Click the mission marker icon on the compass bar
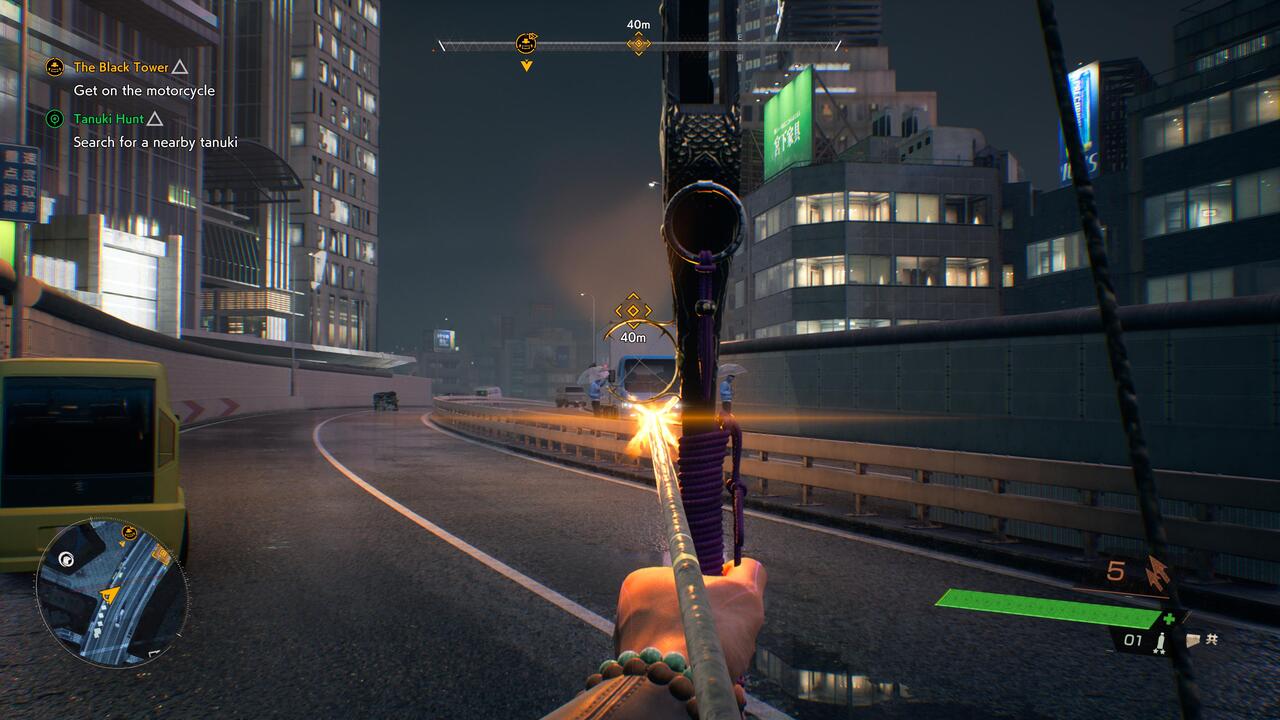Screen dimensions: 1280x720 coord(524,44)
